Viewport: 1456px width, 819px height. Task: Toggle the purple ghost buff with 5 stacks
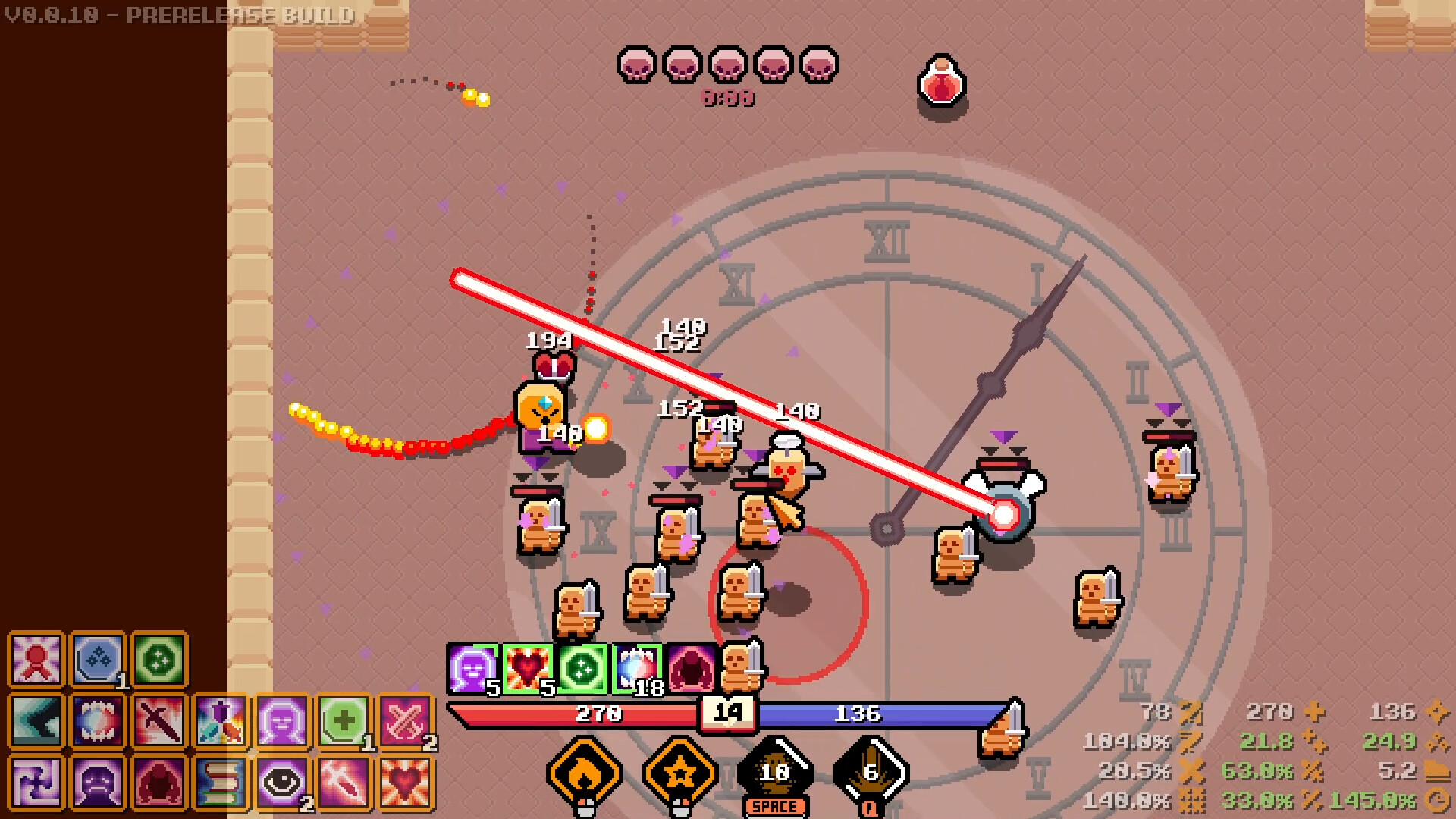(x=471, y=668)
